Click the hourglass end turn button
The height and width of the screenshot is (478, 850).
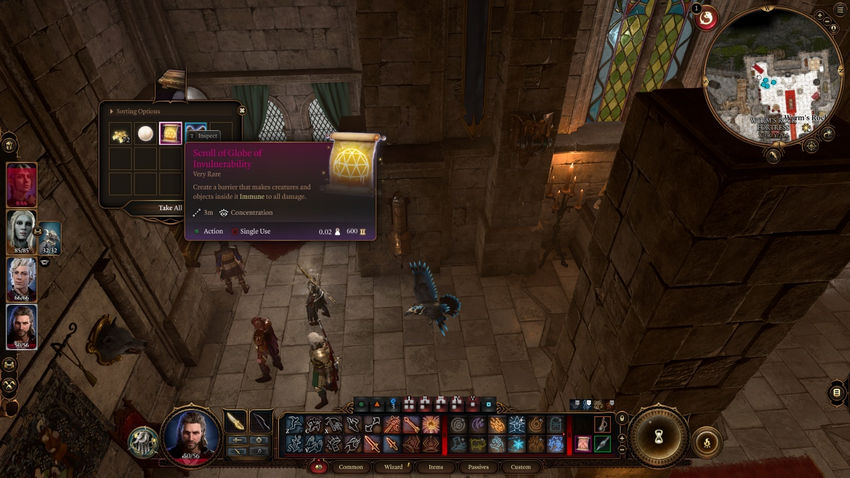[x=657, y=436]
